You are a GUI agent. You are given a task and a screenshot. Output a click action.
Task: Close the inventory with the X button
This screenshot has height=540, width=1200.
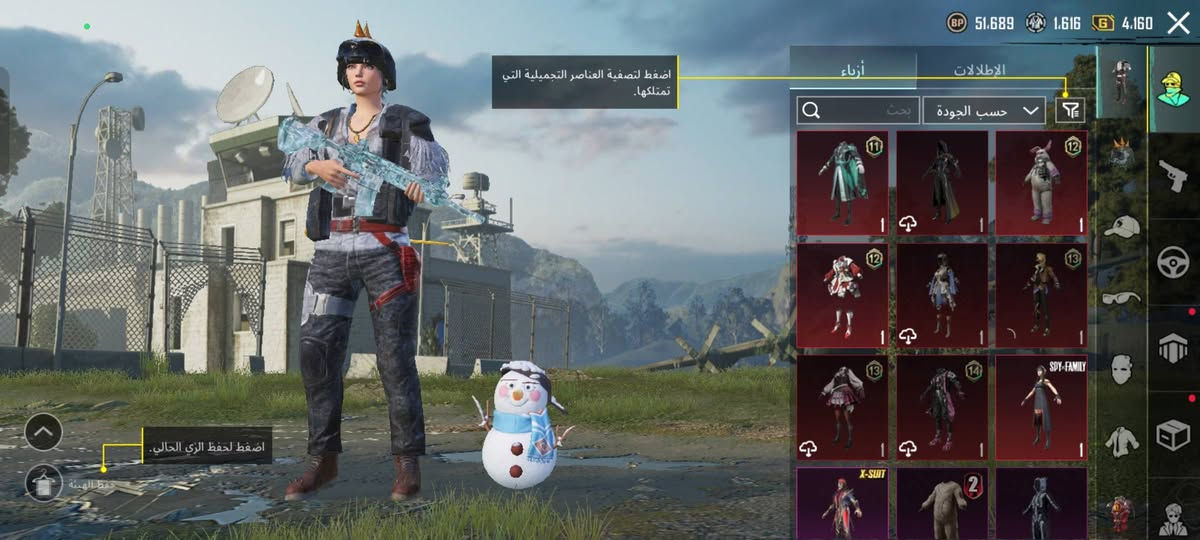[1177, 23]
